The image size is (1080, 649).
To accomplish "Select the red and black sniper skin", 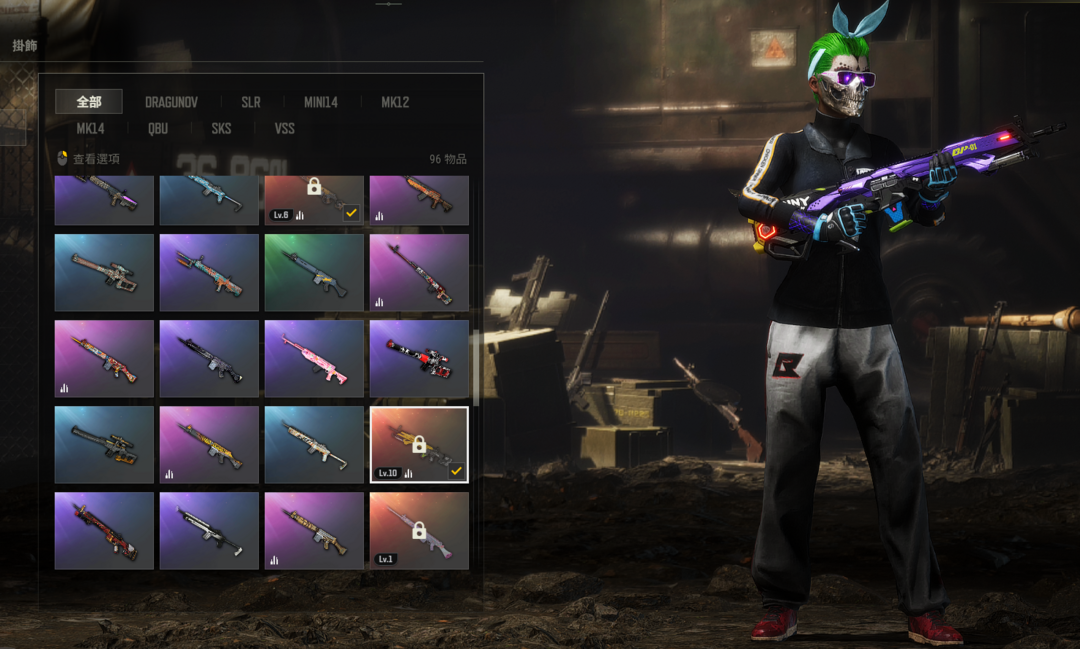I will (419, 358).
